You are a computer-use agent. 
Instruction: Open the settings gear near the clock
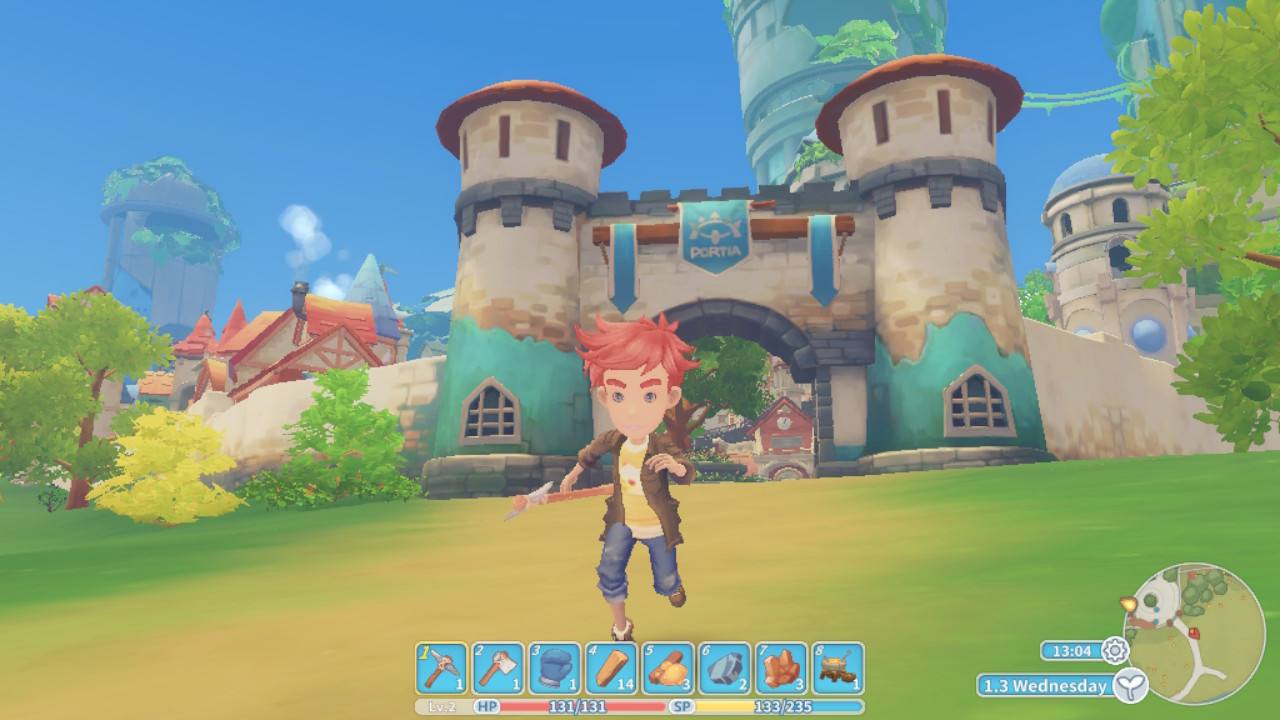point(1113,651)
